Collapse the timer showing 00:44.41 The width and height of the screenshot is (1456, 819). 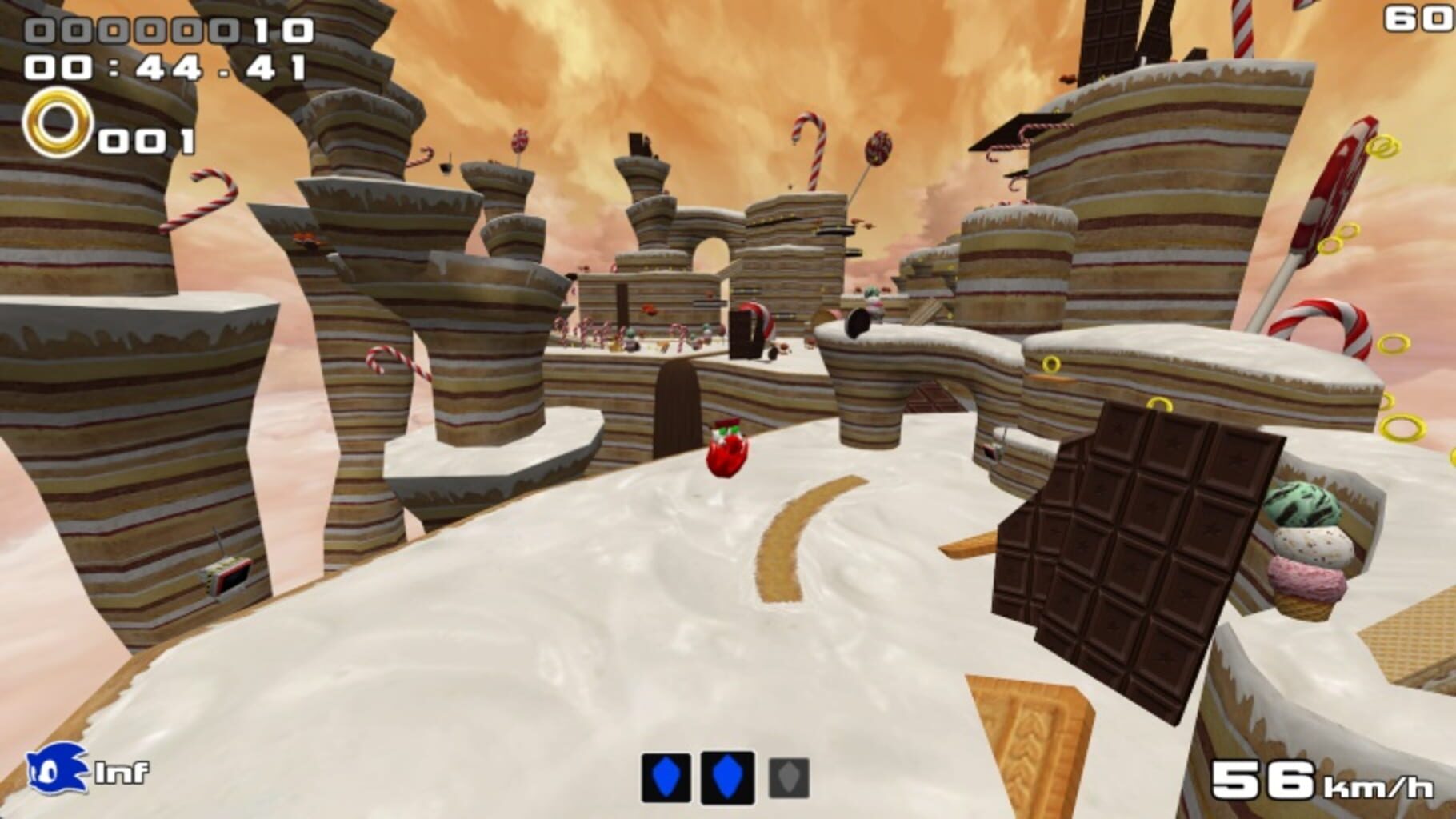(x=164, y=68)
